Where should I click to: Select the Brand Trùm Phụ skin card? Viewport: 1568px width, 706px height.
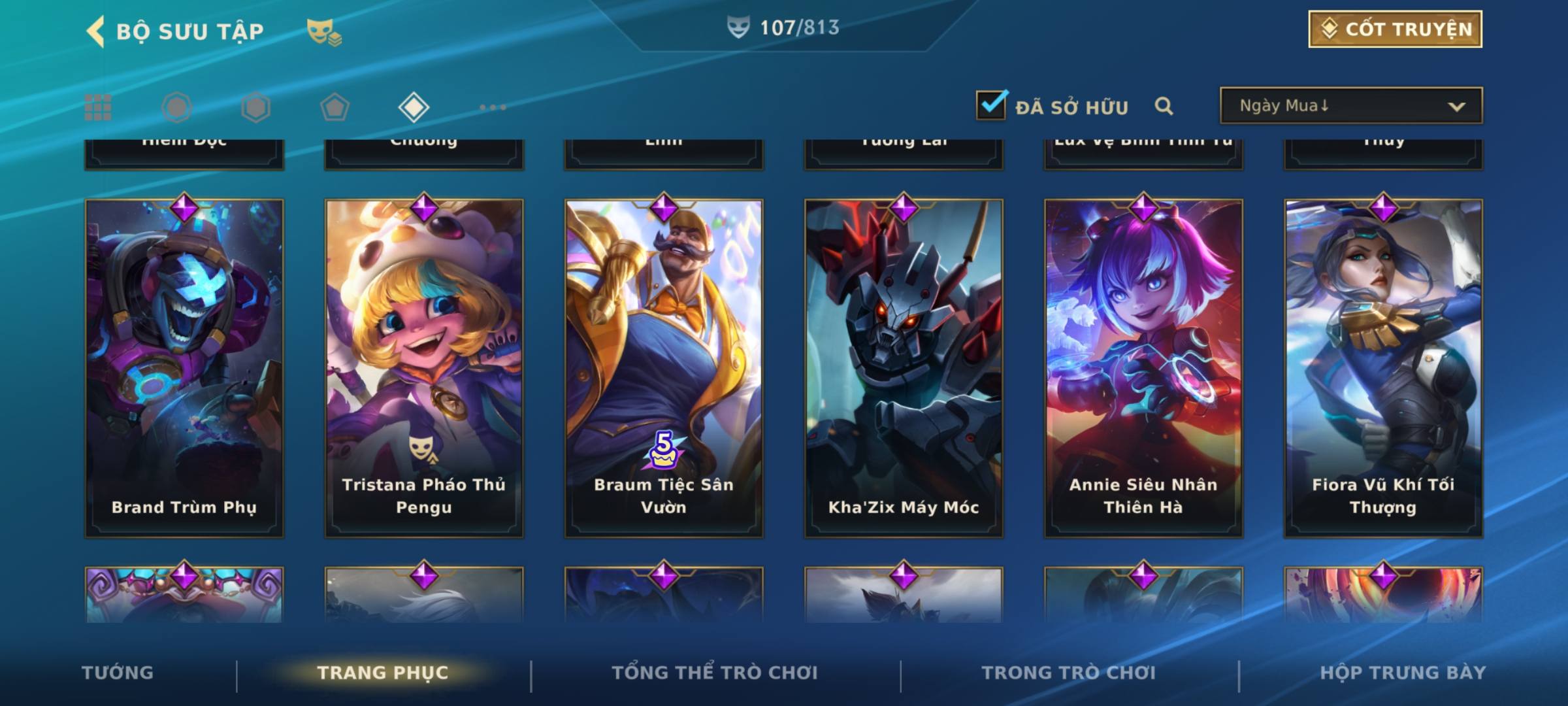[184, 368]
